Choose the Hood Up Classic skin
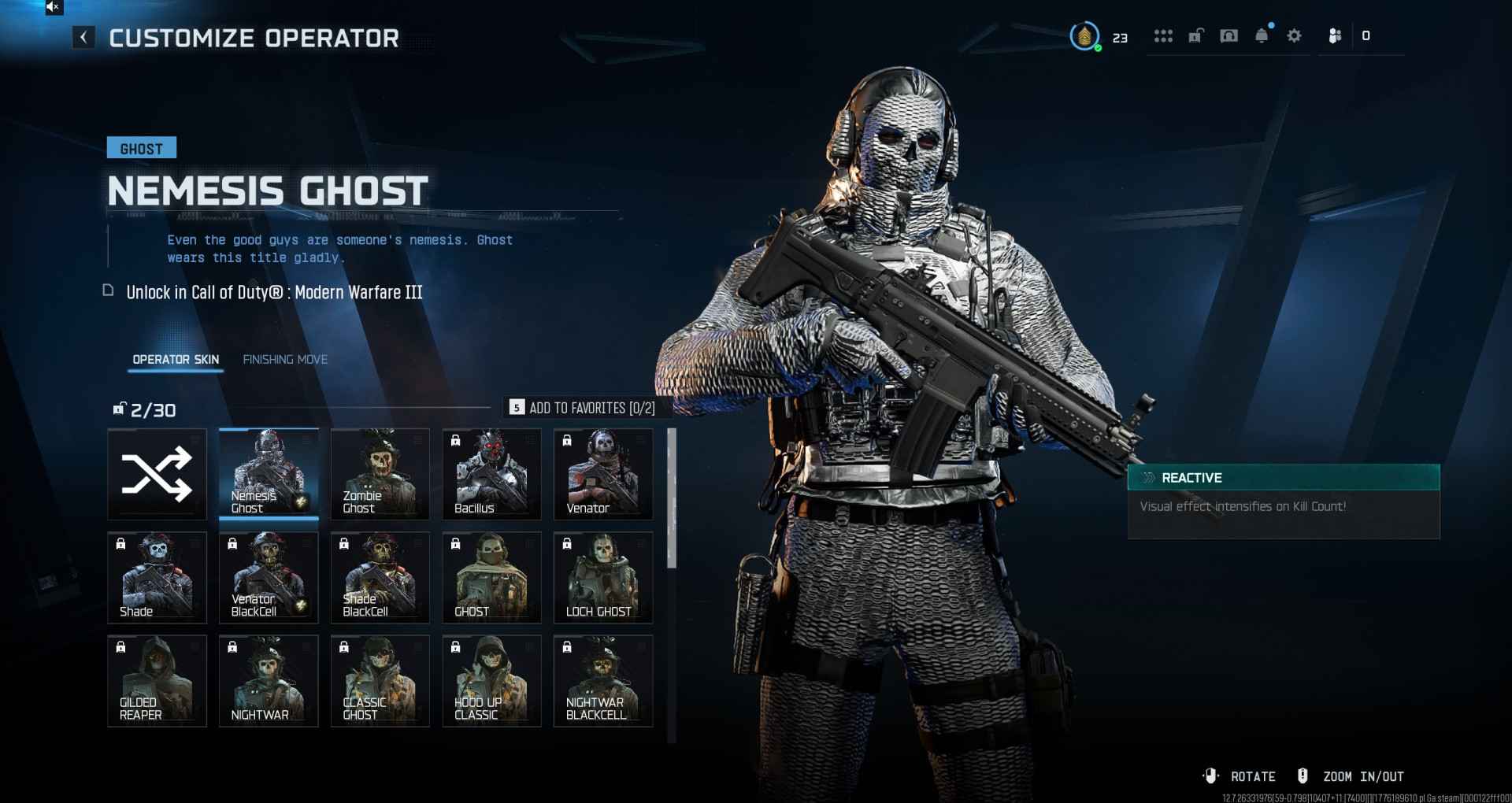 click(491, 680)
